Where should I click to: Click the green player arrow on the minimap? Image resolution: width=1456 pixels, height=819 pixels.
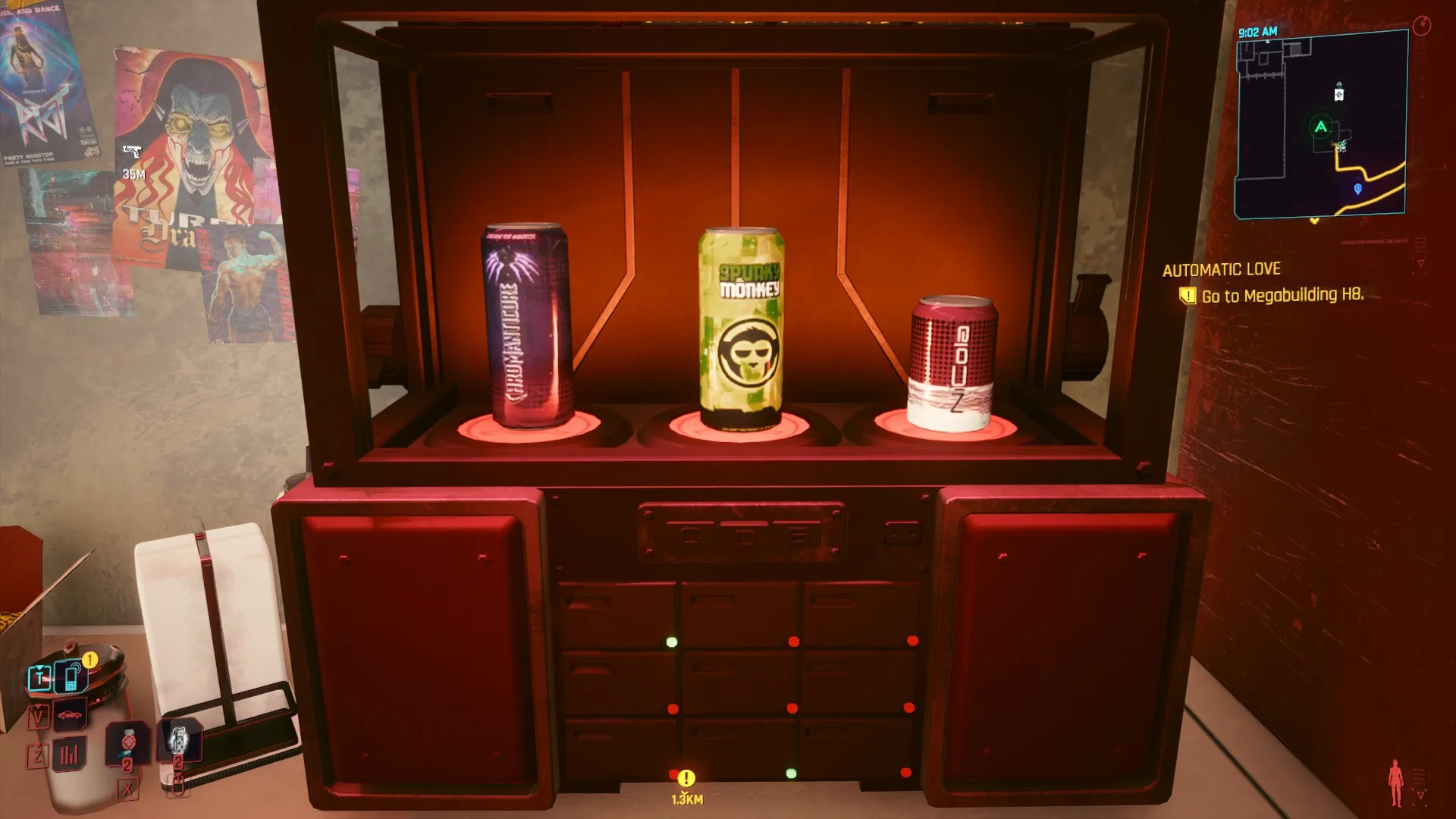(1321, 127)
